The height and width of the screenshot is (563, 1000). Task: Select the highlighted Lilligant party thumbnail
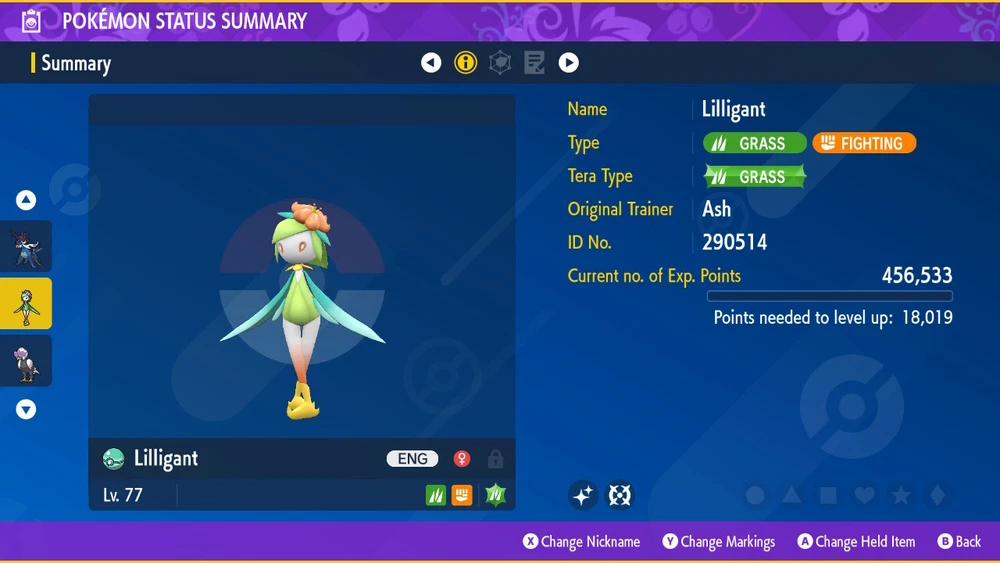(26, 303)
